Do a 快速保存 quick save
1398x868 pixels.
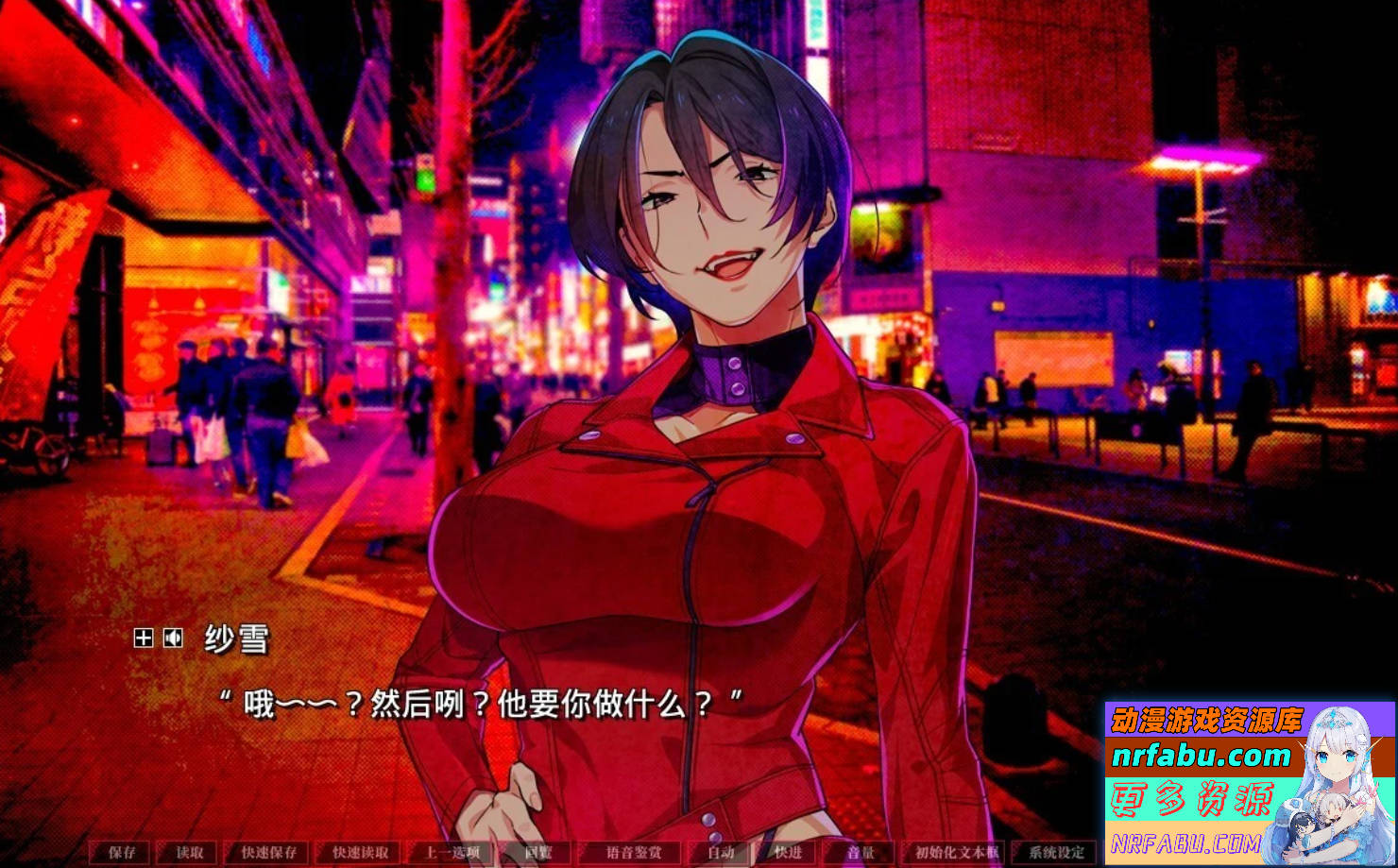pos(268,853)
